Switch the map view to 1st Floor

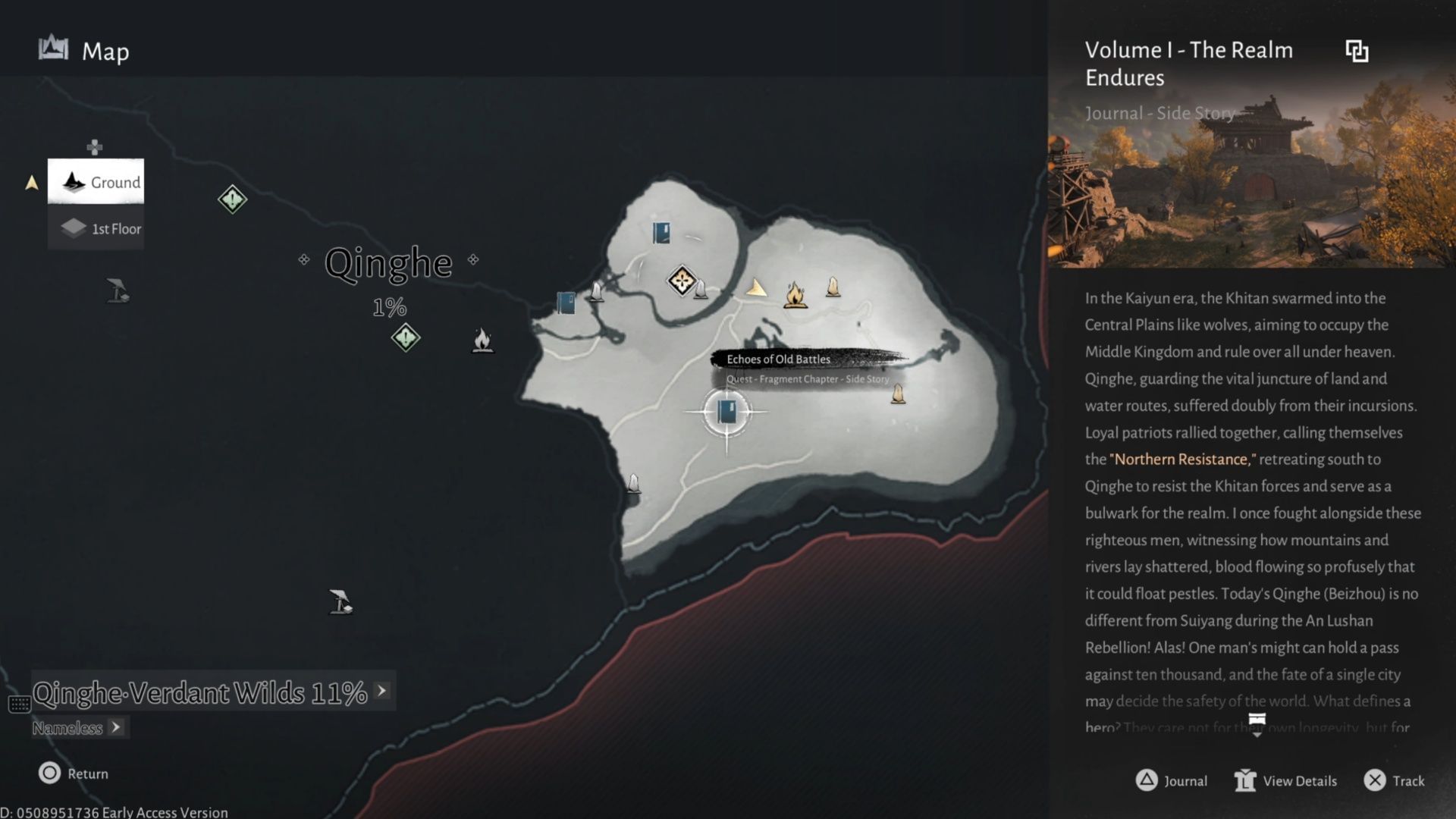coord(96,227)
